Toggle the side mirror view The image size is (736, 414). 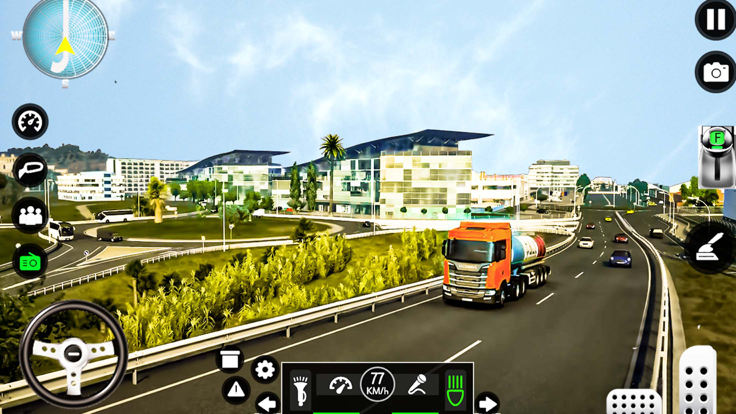click(x=30, y=169)
